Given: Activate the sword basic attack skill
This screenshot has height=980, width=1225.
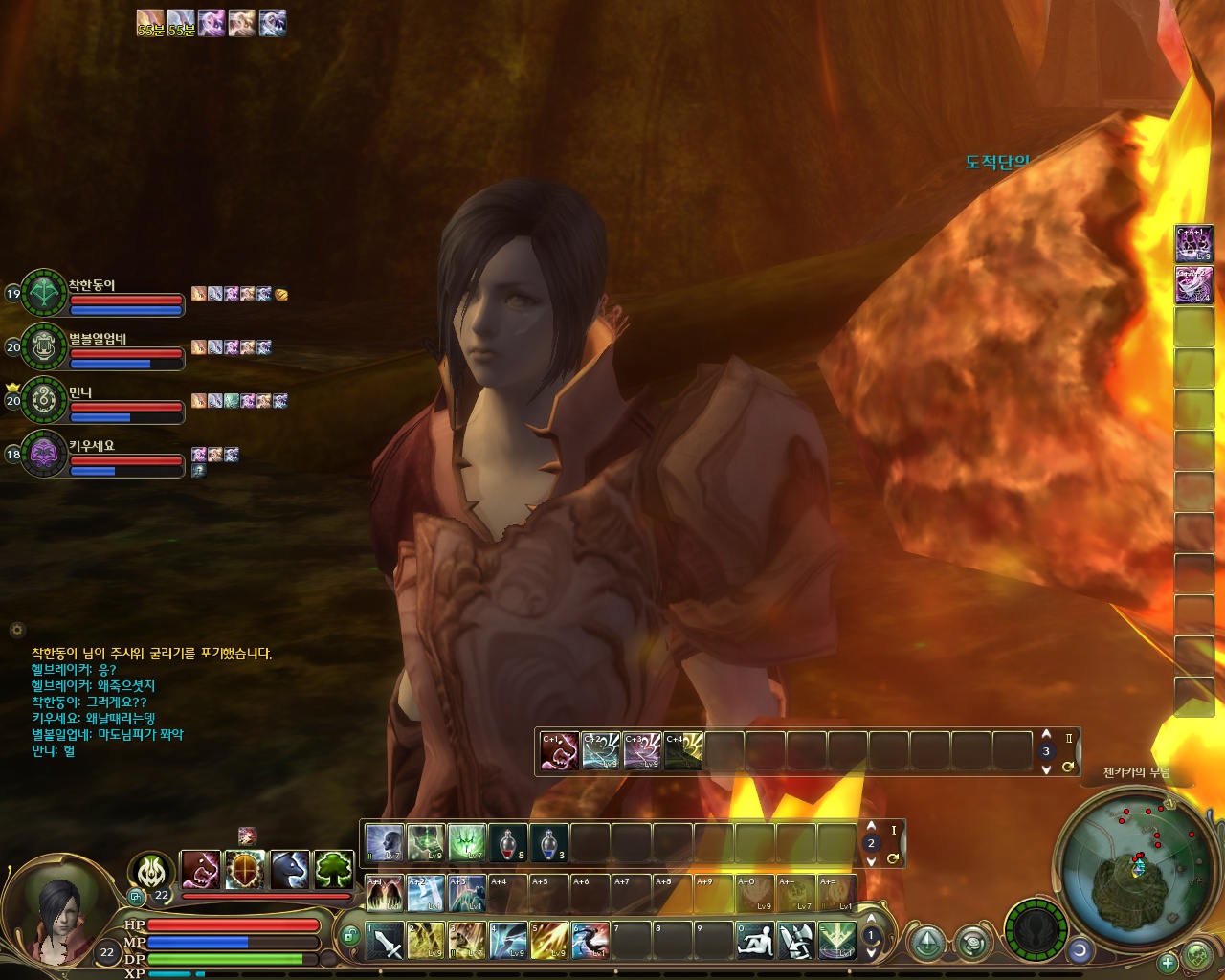Looking at the screenshot, I should (x=387, y=941).
